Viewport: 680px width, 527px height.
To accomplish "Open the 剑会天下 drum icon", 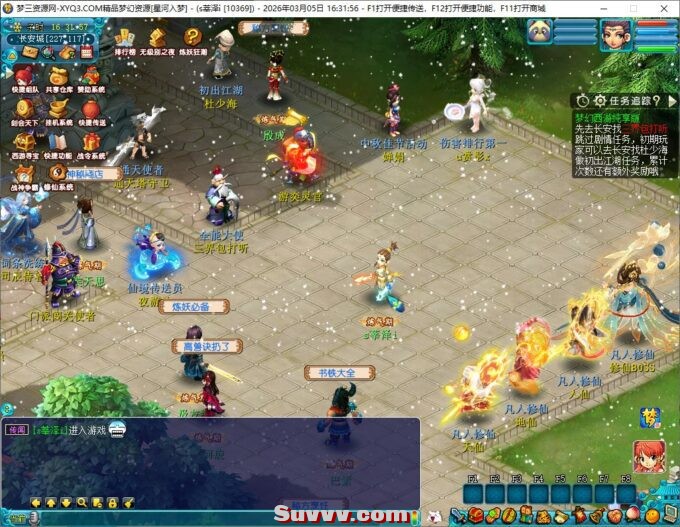I will pyautogui.click(x=23, y=110).
